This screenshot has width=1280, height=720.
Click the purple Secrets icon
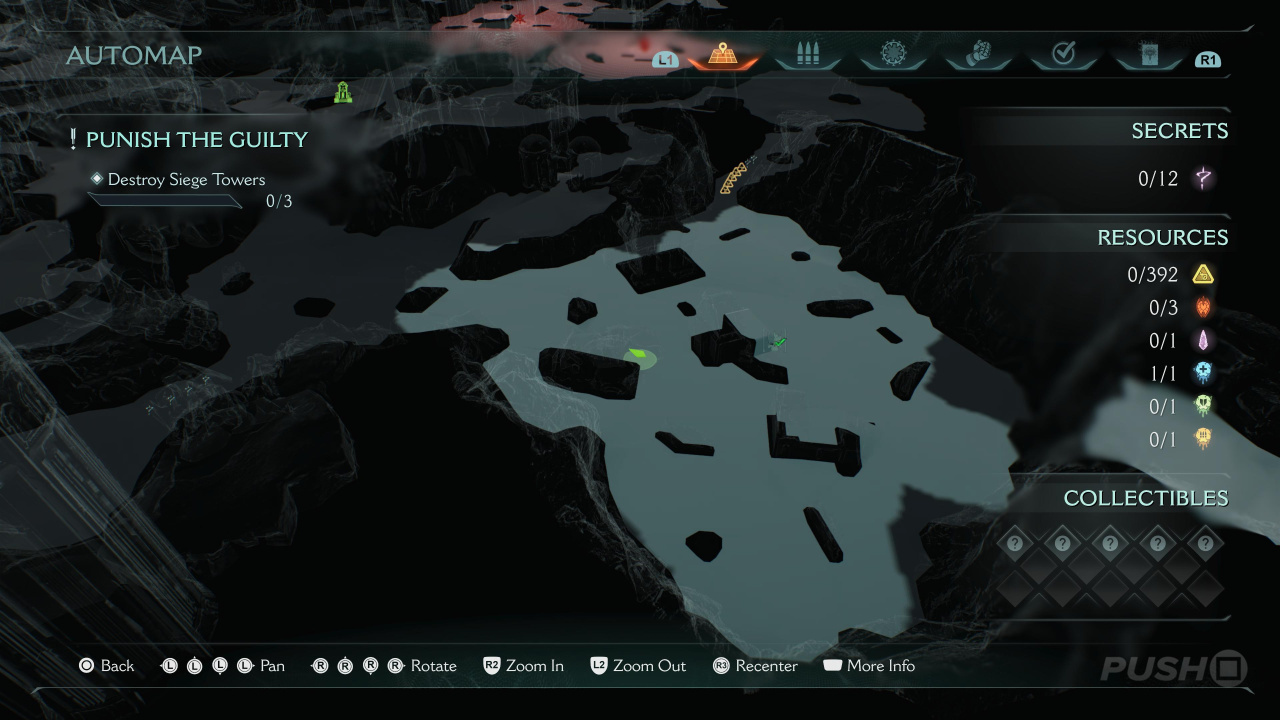[x=1203, y=179]
